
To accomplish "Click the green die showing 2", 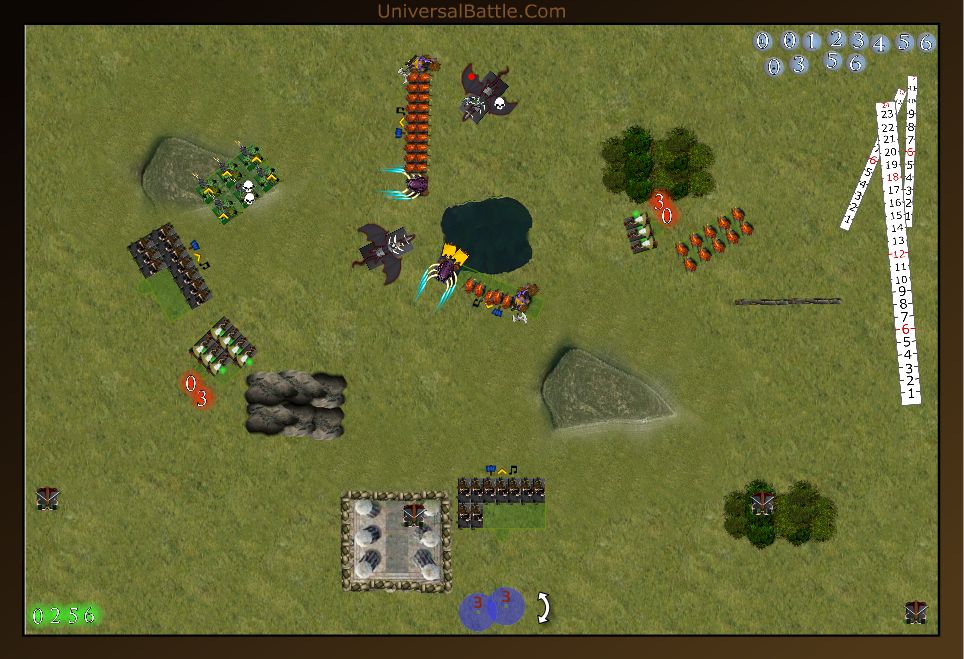I will (56, 615).
